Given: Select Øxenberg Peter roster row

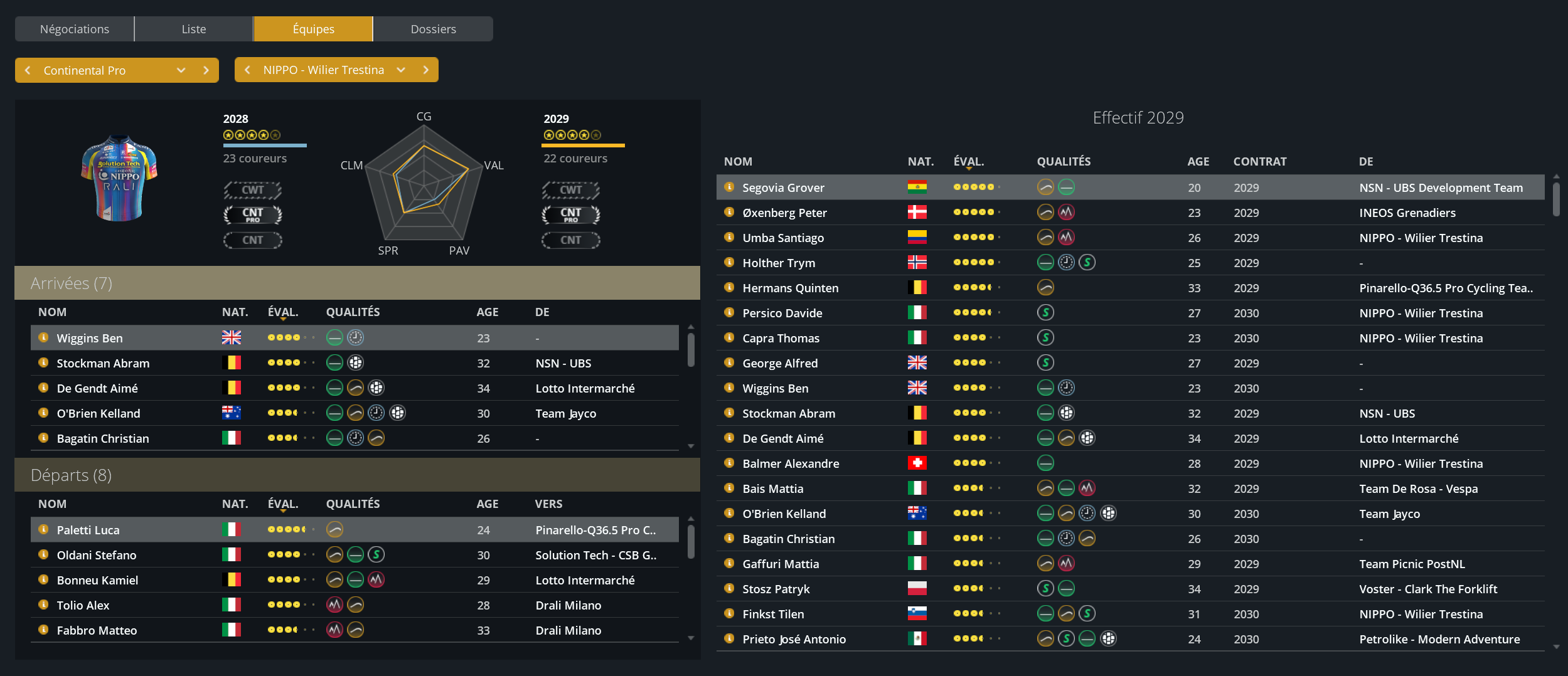Looking at the screenshot, I should [784, 213].
